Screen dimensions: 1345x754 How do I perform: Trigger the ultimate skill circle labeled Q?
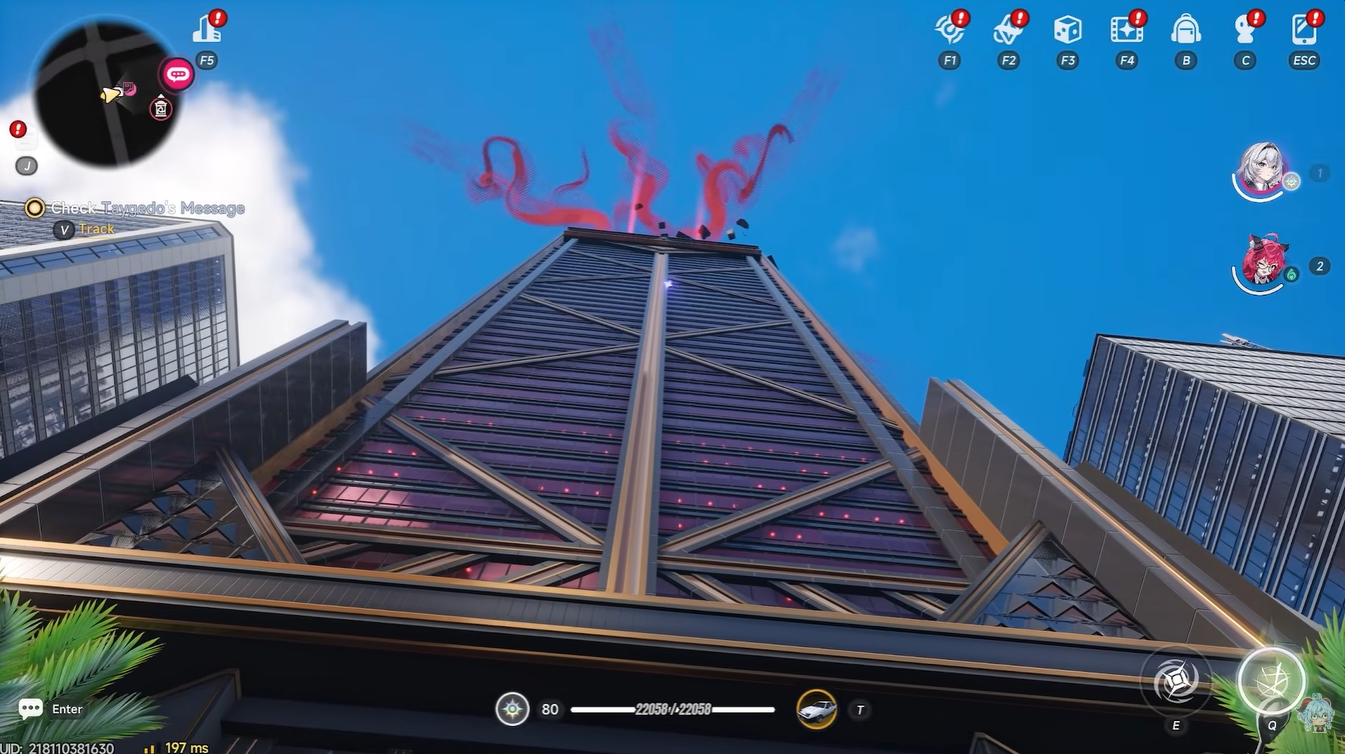click(1270, 680)
